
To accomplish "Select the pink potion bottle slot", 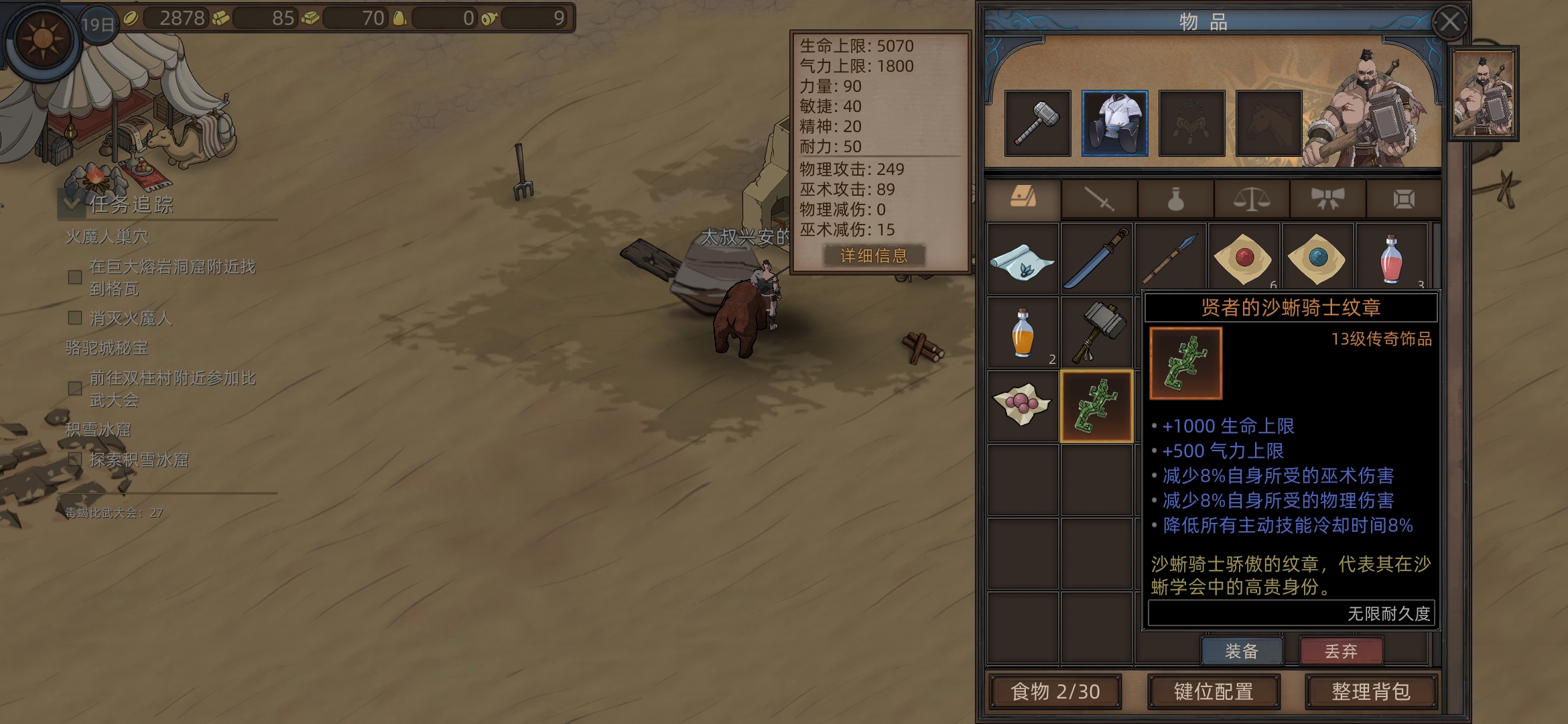I will pos(1391,259).
